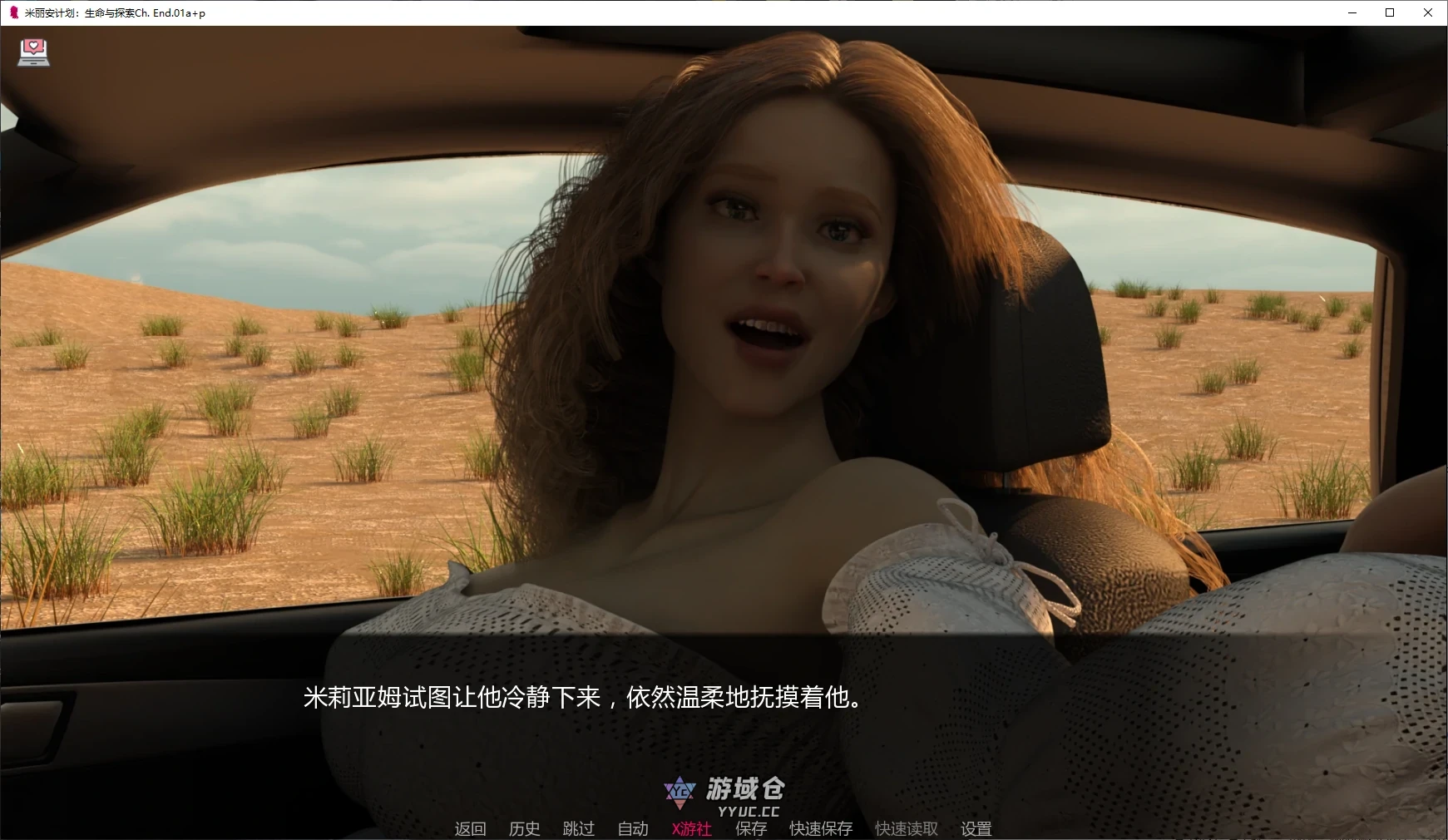Open the pink X游社 link
Screen dimensions: 1448x840
(x=691, y=828)
